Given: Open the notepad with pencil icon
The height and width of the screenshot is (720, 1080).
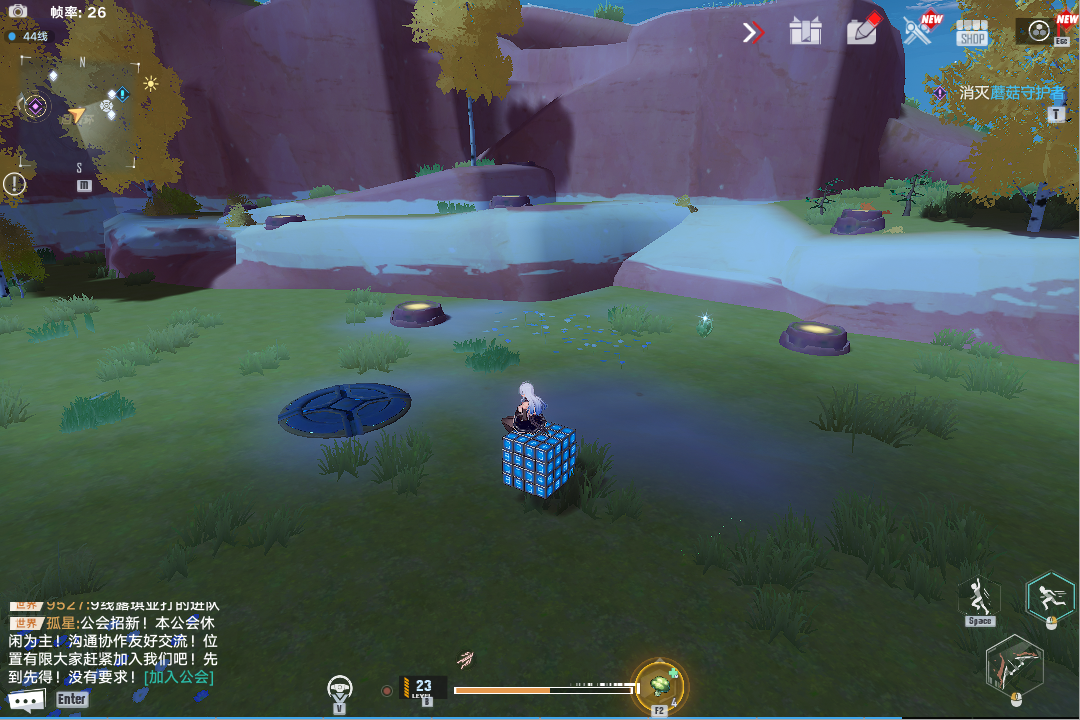Looking at the screenshot, I should pos(862,30).
